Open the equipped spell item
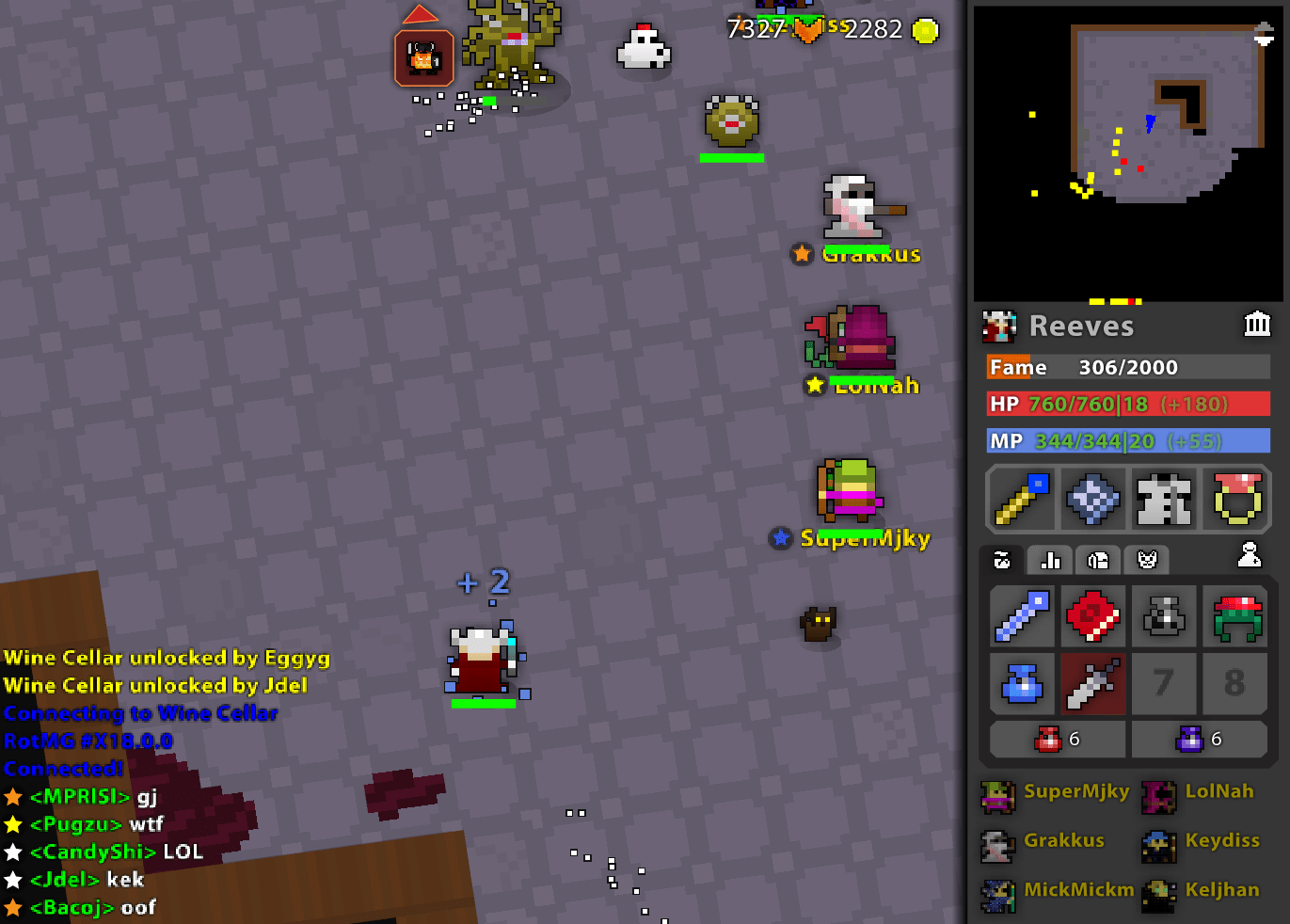Viewport: 1290px width, 924px height. 1092,499
